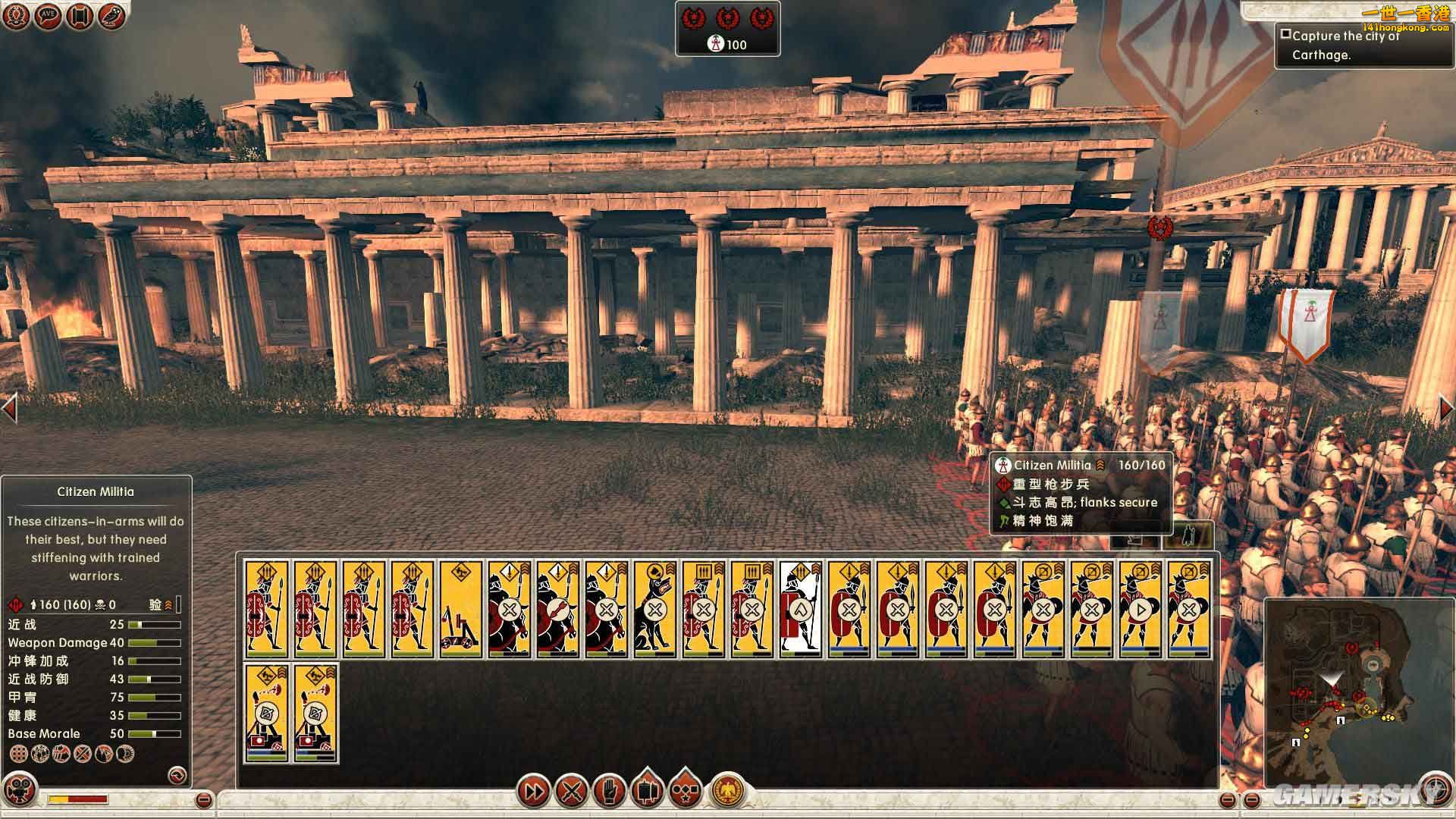Click the scroll icon in the top bar

80,15
